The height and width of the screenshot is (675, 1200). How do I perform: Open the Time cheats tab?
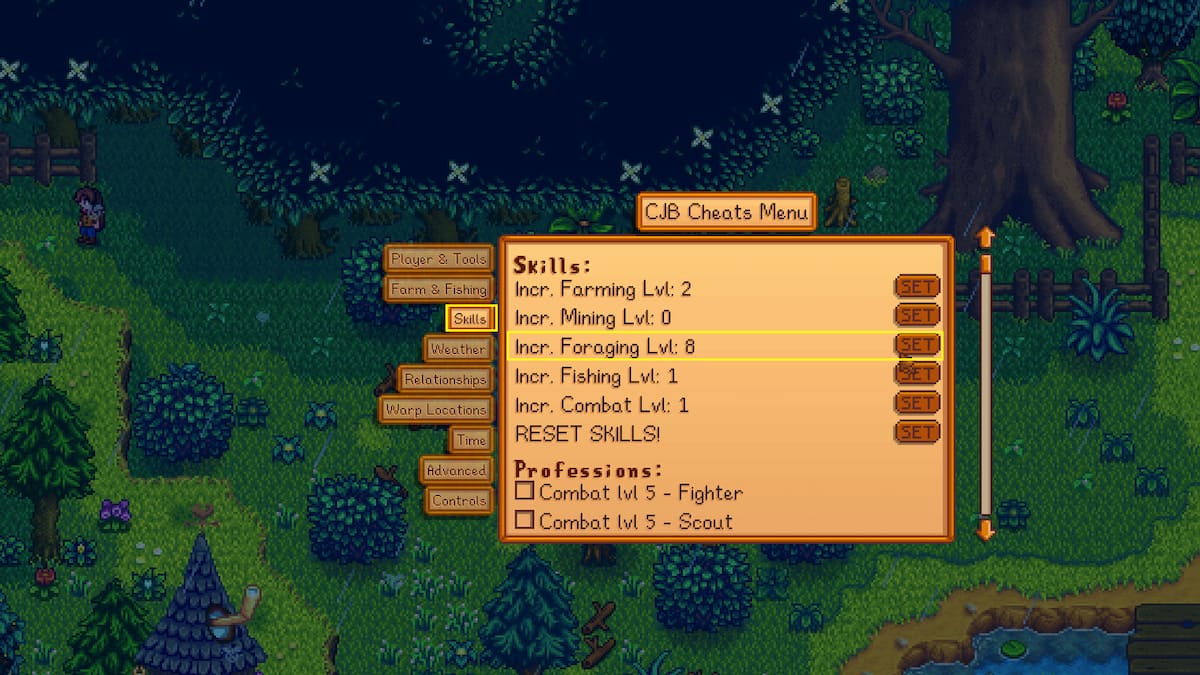[x=470, y=440]
